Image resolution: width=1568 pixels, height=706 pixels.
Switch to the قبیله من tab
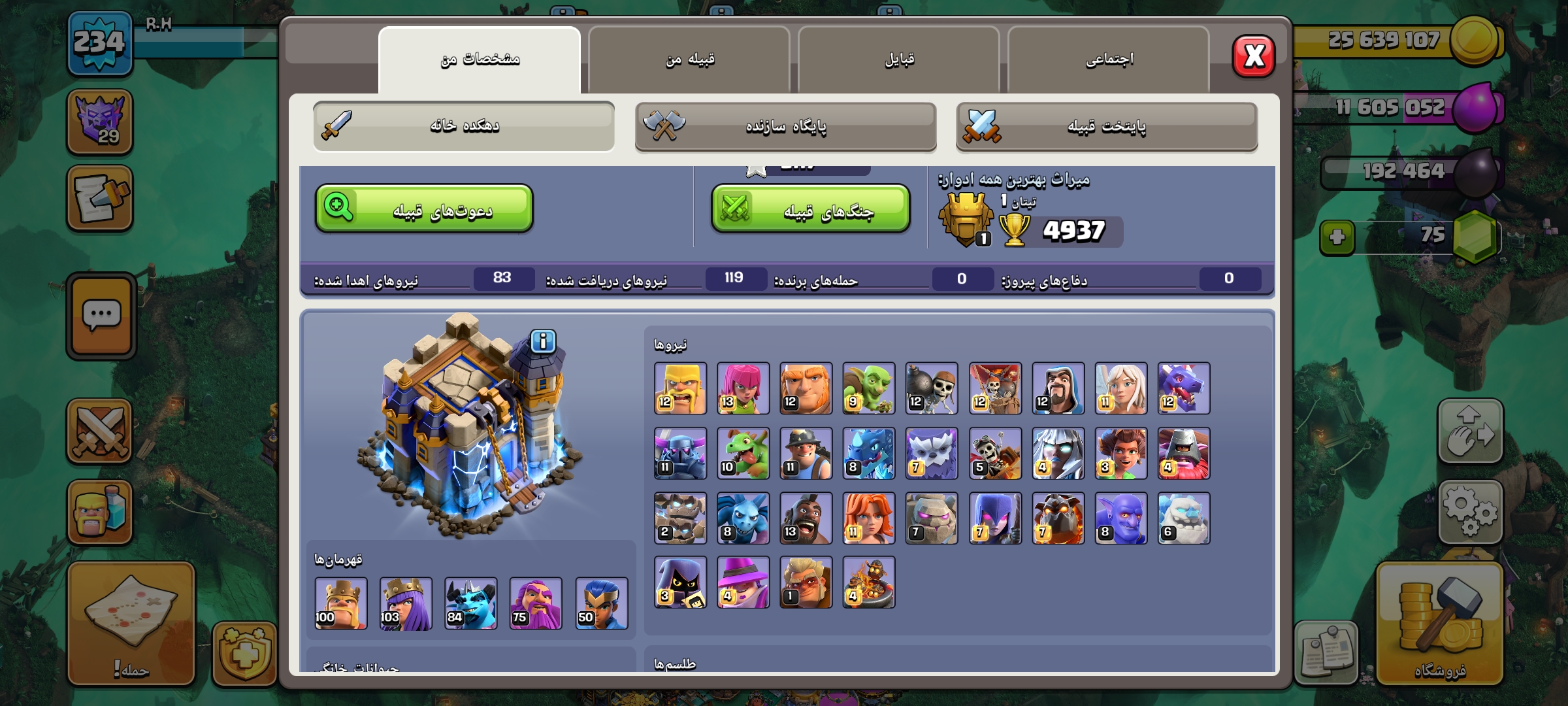click(x=689, y=60)
